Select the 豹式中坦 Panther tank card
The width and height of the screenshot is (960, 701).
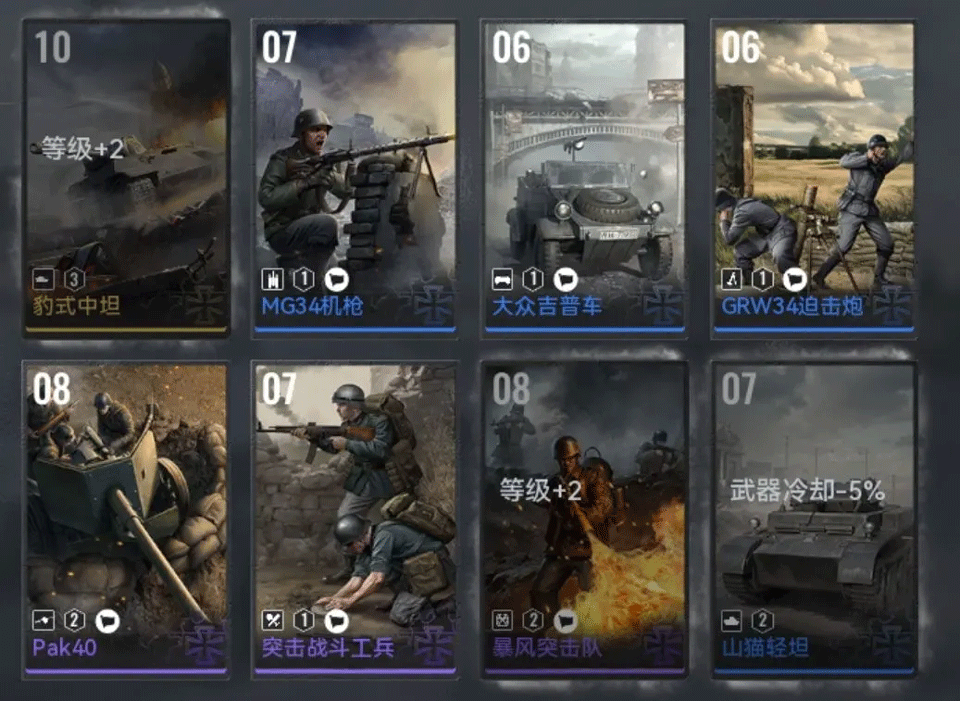[127, 178]
